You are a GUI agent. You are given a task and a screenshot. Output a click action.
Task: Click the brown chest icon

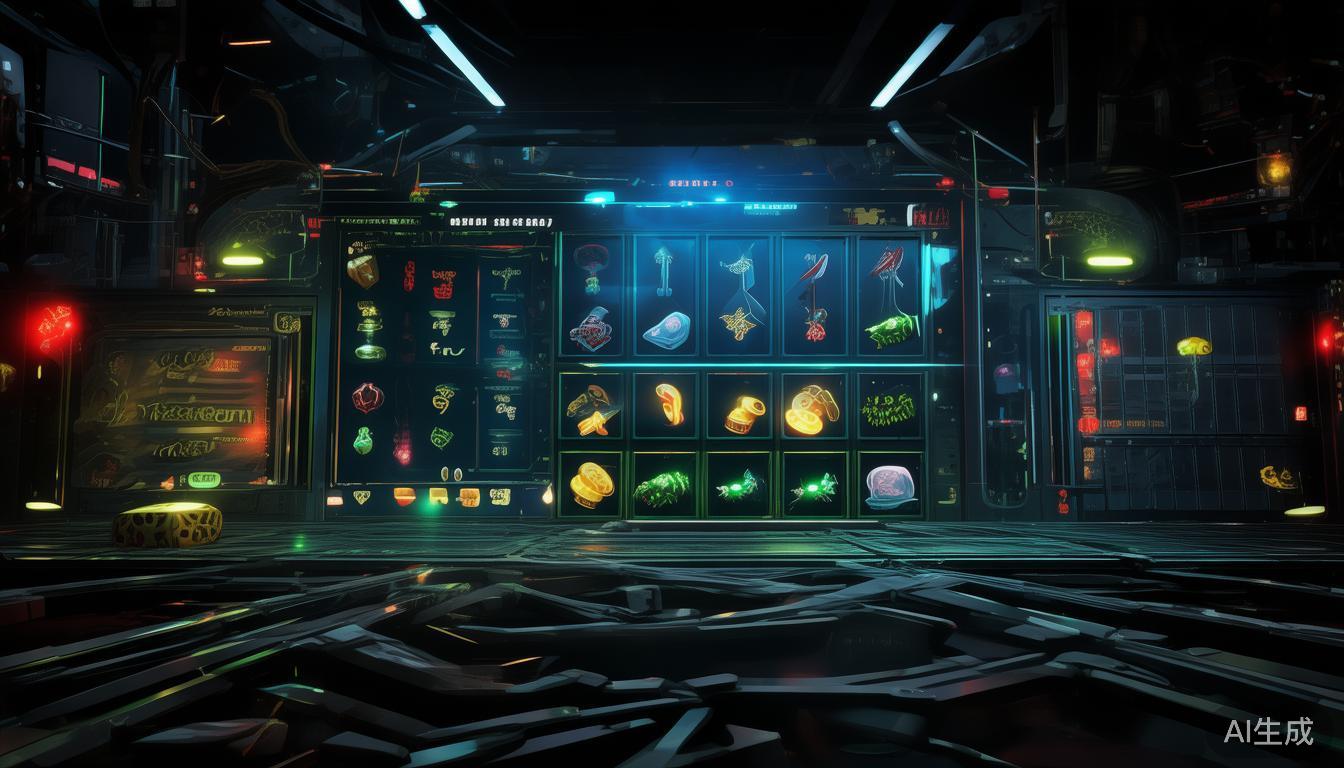coord(362,270)
